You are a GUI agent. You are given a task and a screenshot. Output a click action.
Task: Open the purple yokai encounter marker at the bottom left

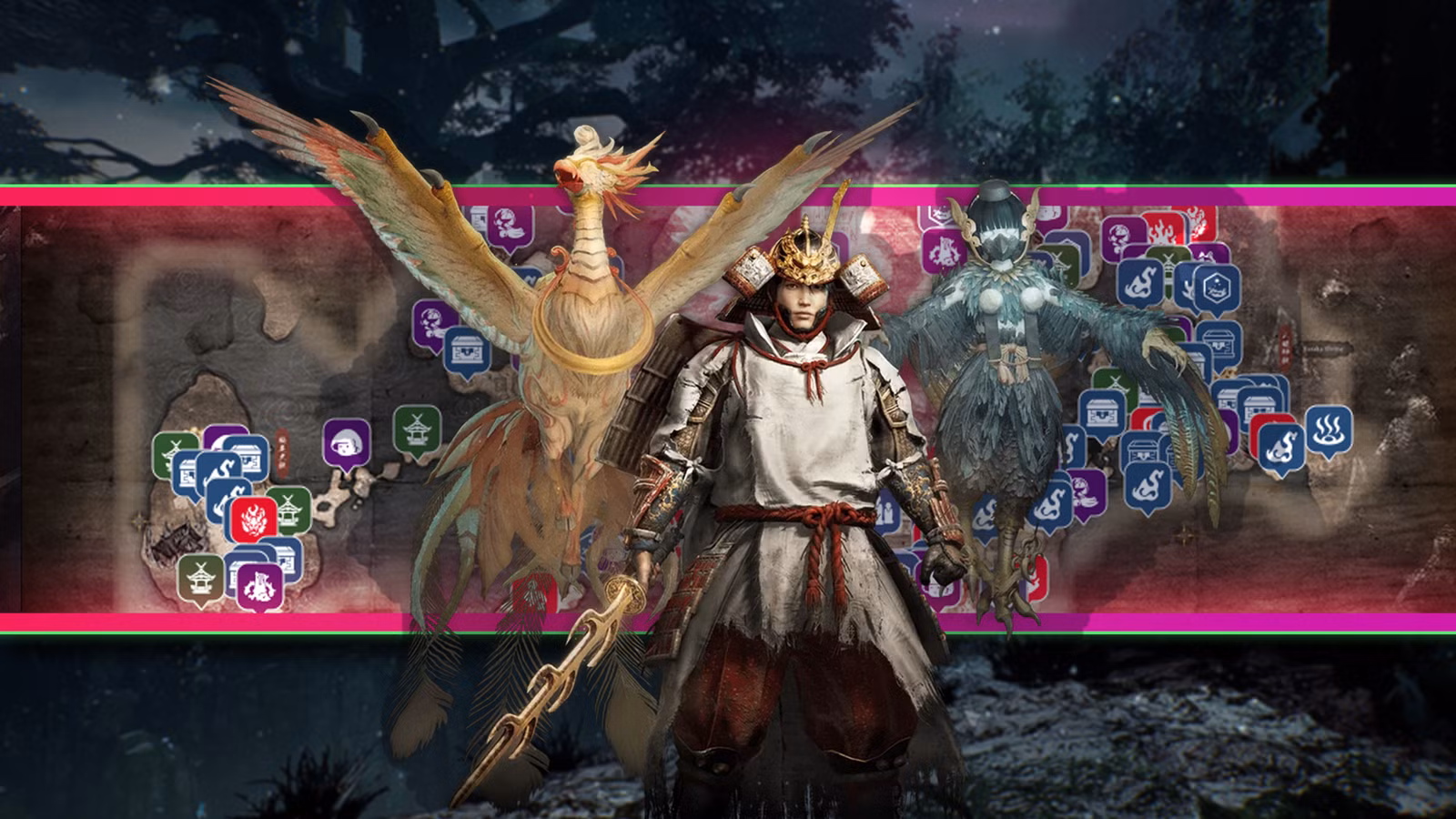[x=261, y=585]
